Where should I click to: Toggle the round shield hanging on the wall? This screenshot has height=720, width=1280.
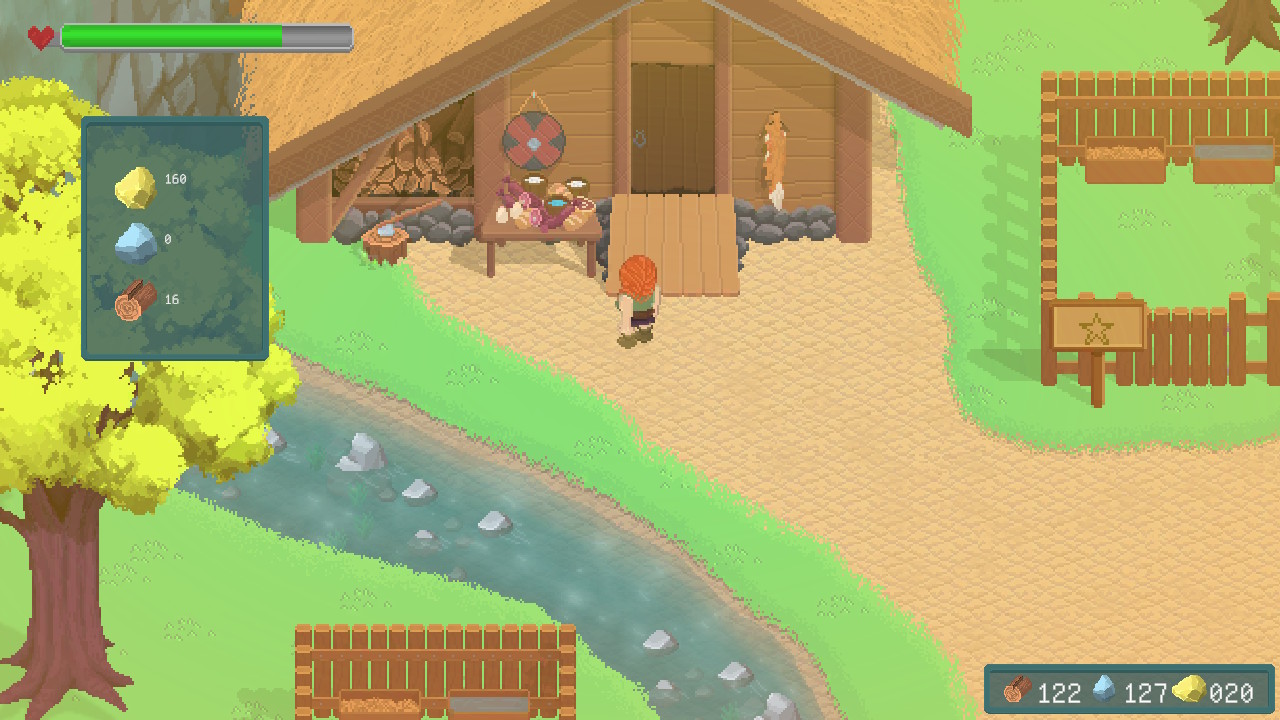[x=535, y=143]
